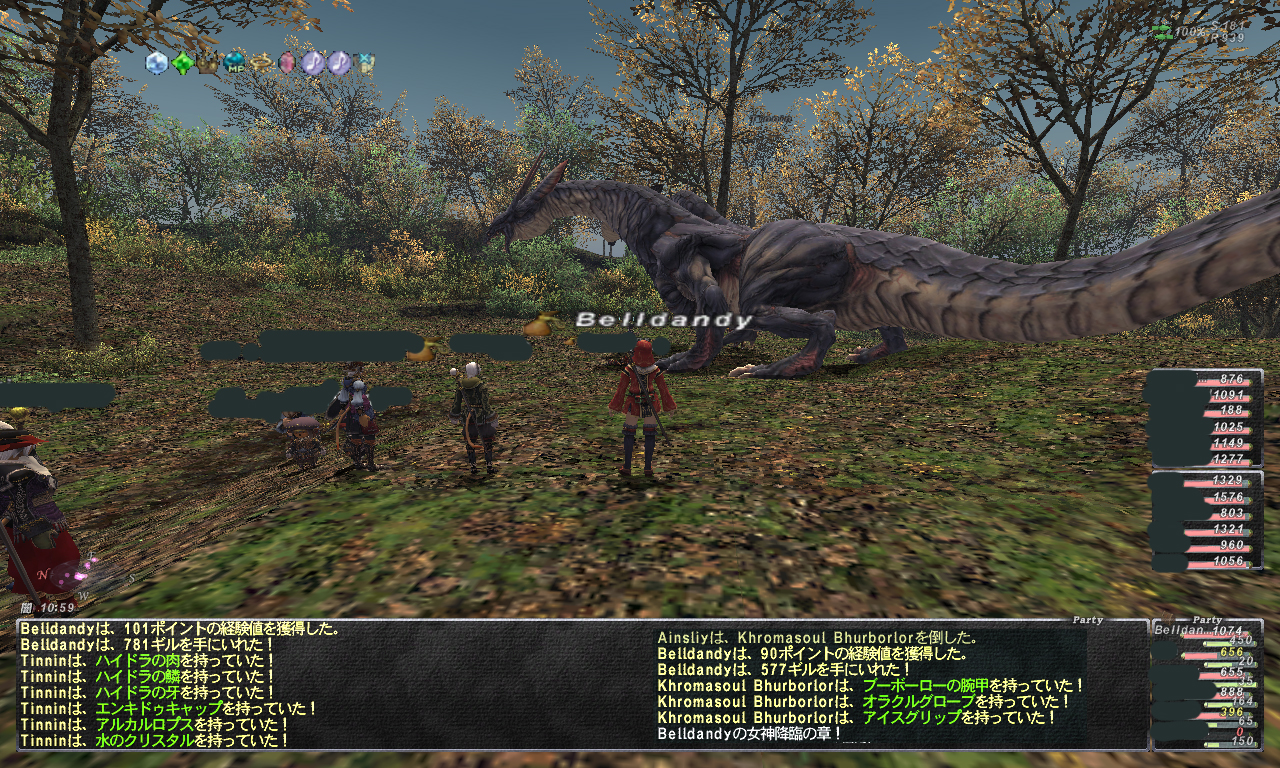Select the crossed-out box status icon

366,64
